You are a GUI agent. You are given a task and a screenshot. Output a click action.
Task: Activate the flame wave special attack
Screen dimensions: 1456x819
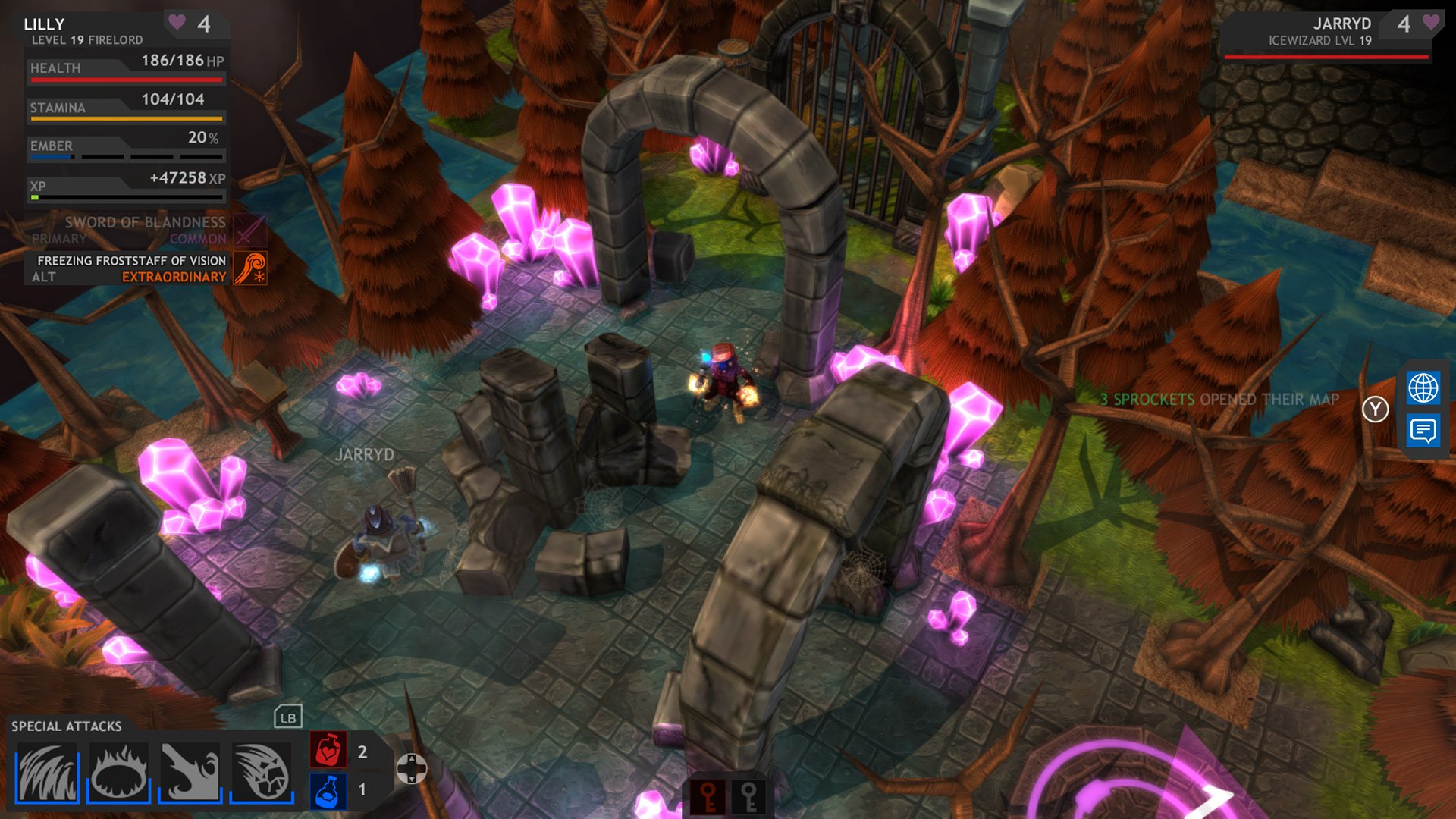(x=47, y=772)
